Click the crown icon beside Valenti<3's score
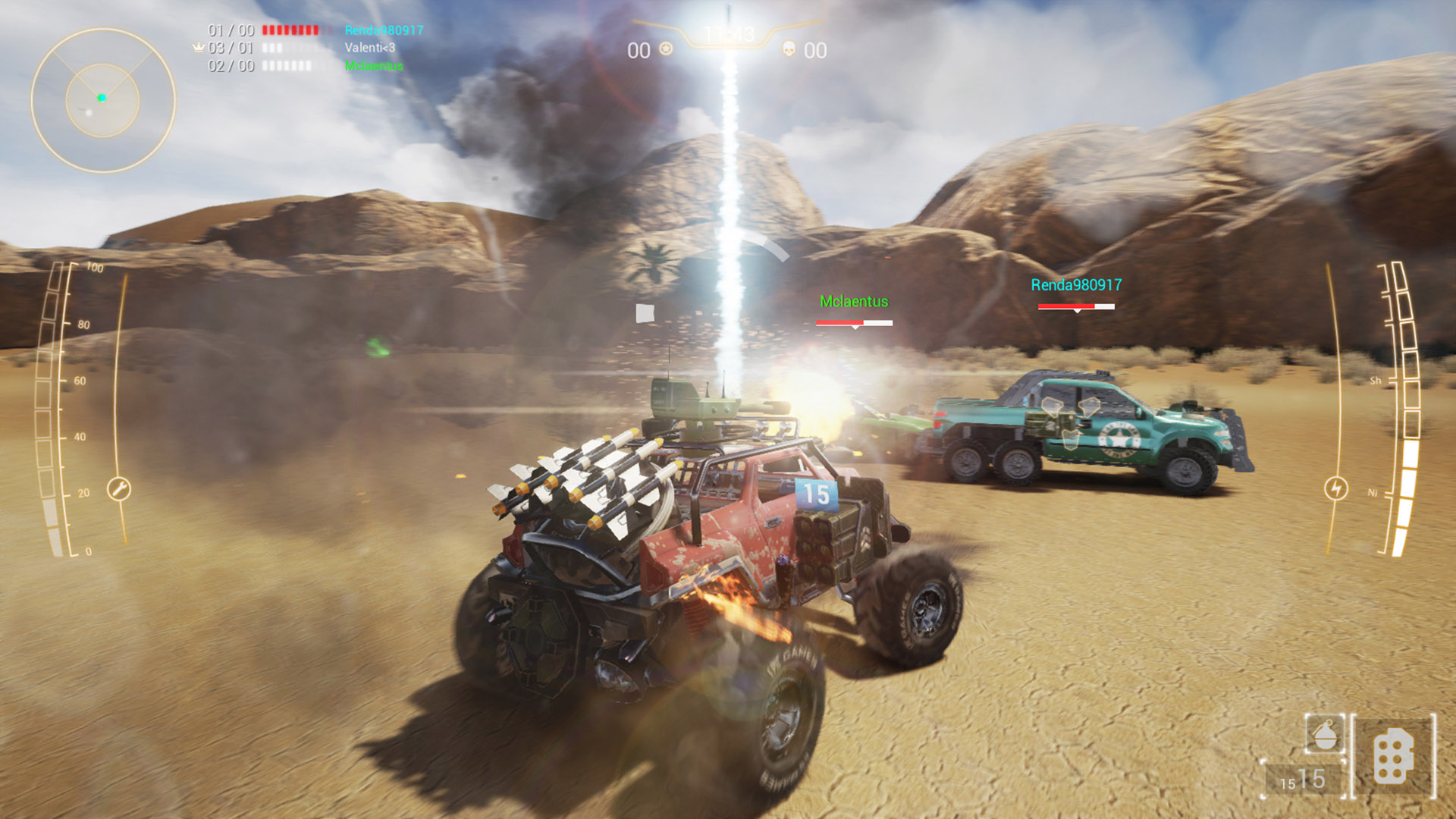The width and height of the screenshot is (1456, 819). [x=196, y=47]
